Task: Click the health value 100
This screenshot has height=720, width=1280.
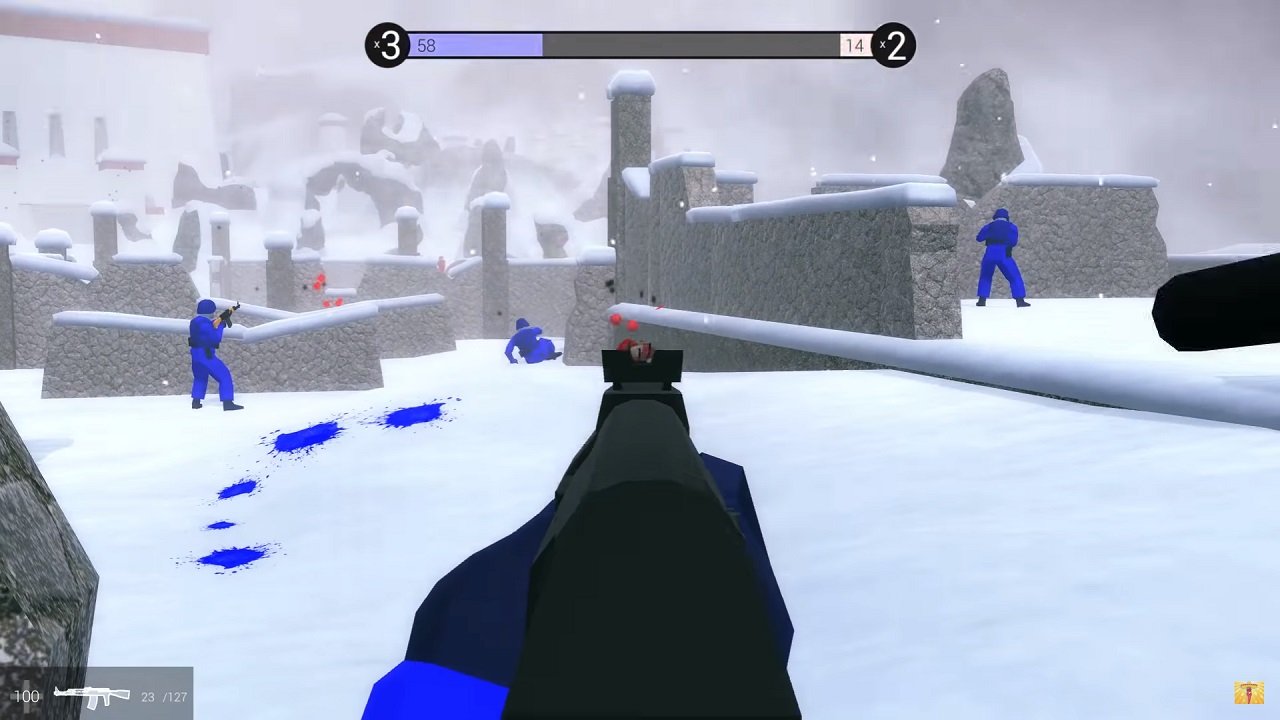Action: click(26, 695)
